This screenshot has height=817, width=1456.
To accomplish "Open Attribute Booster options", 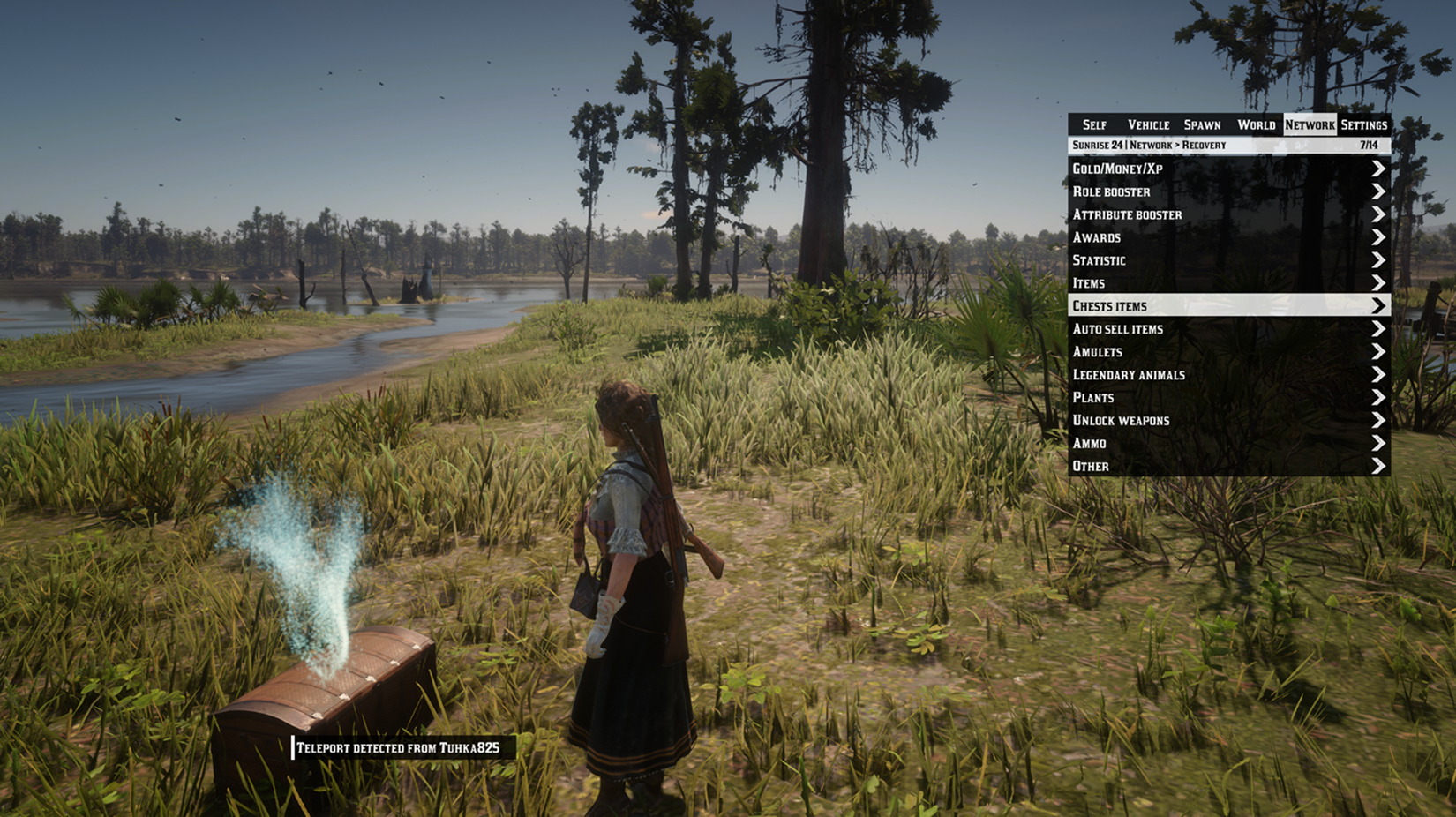I will click(1228, 214).
